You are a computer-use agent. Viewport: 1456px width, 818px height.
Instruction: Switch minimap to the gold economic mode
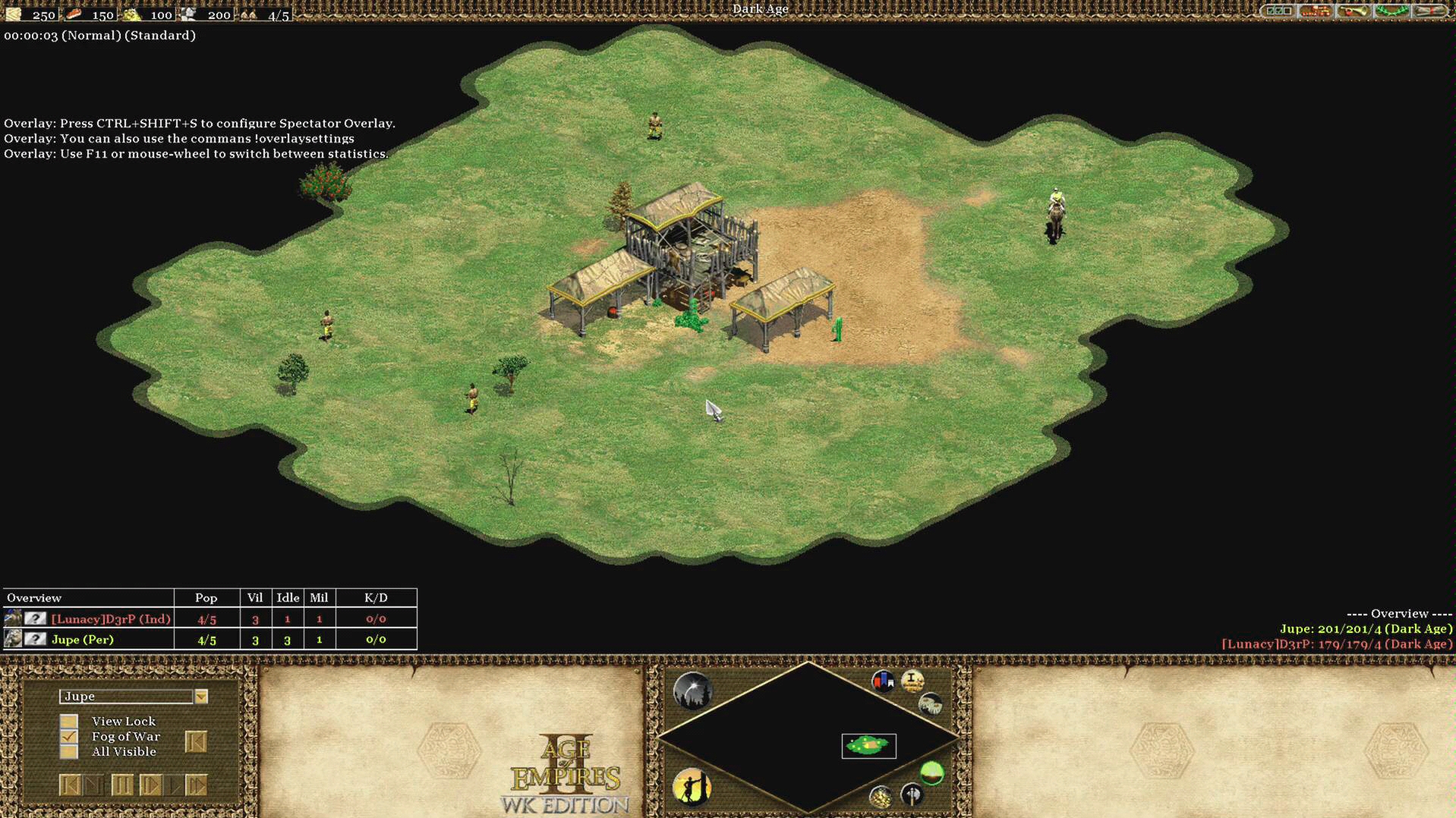881,796
